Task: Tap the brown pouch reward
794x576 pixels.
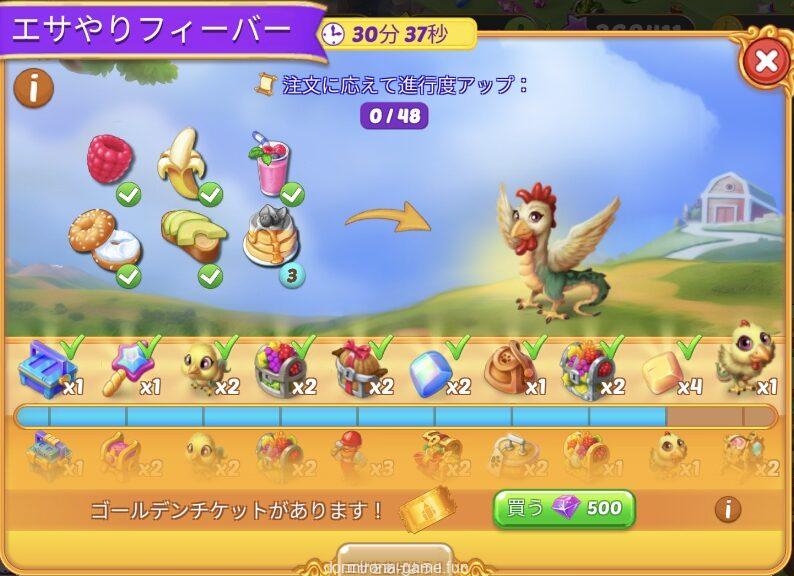Action: [510, 369]
